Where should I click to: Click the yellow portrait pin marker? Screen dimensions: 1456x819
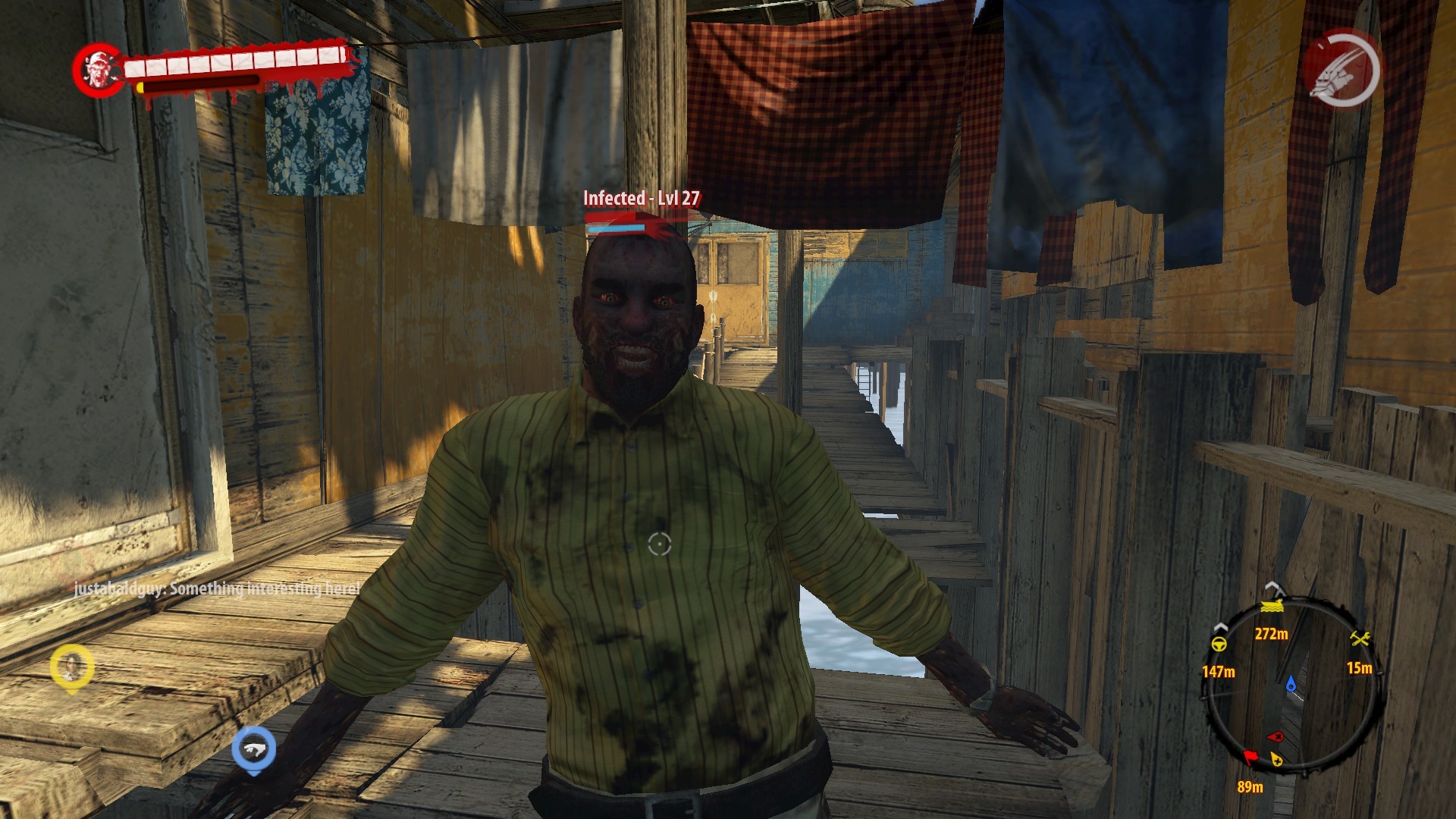click(x=71, y=667)
